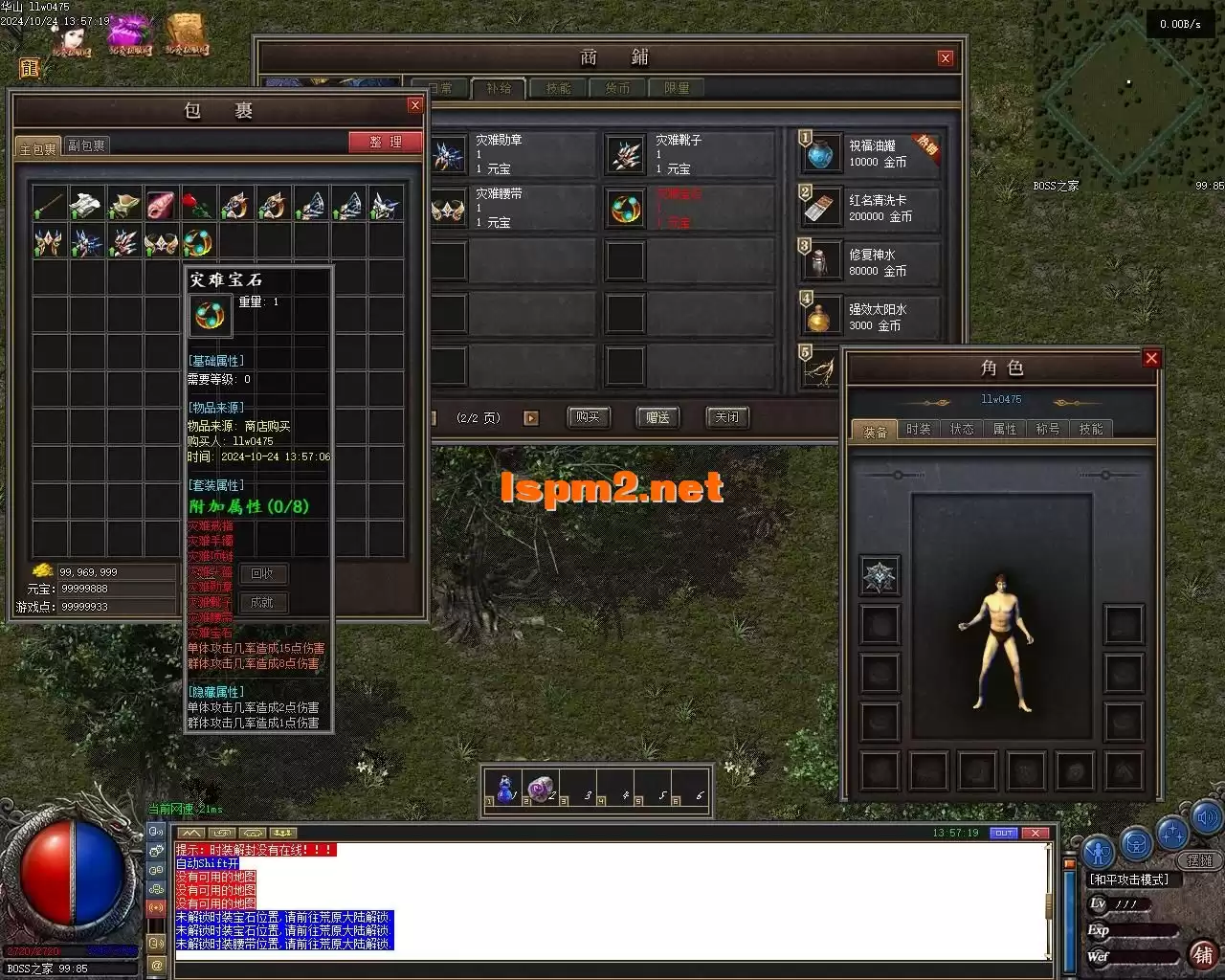Screen dimensions: 1225x980
Task: Gift the item using 赠送
Action: click(x=657, y=417)
